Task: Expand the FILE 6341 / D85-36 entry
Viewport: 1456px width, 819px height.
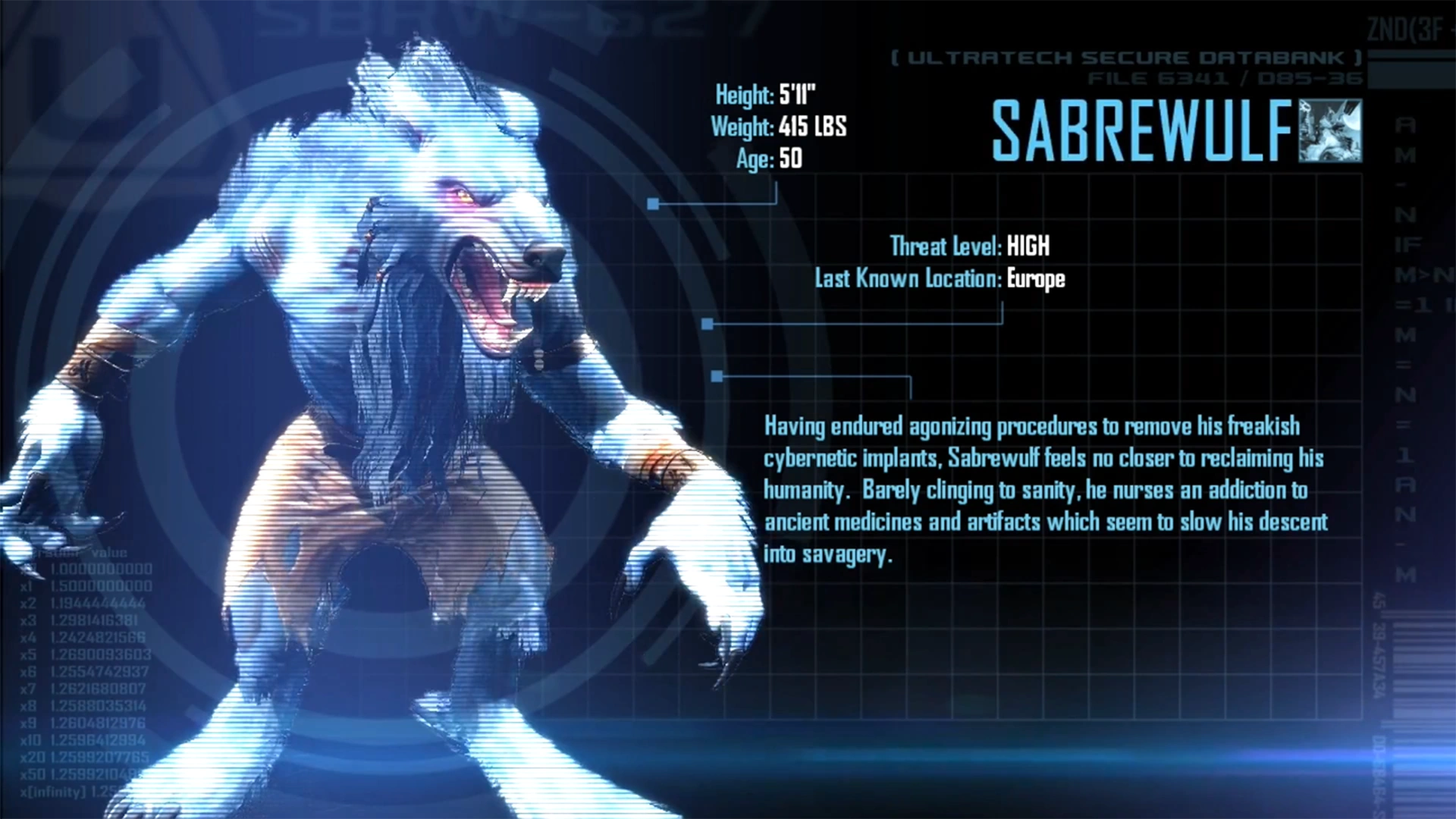Action: click(1222, 78)
